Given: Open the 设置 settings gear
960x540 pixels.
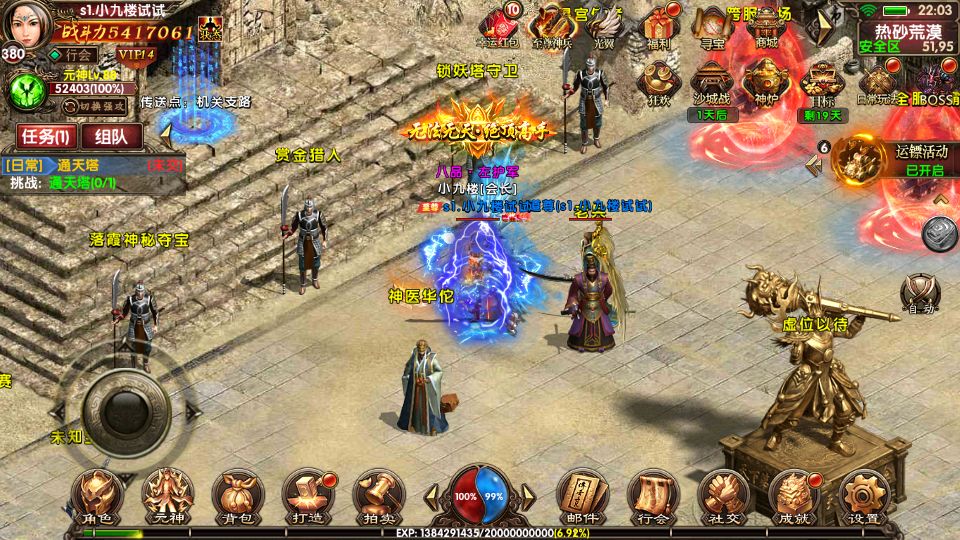Looking at the screenshot, I should tap(862, 497).
